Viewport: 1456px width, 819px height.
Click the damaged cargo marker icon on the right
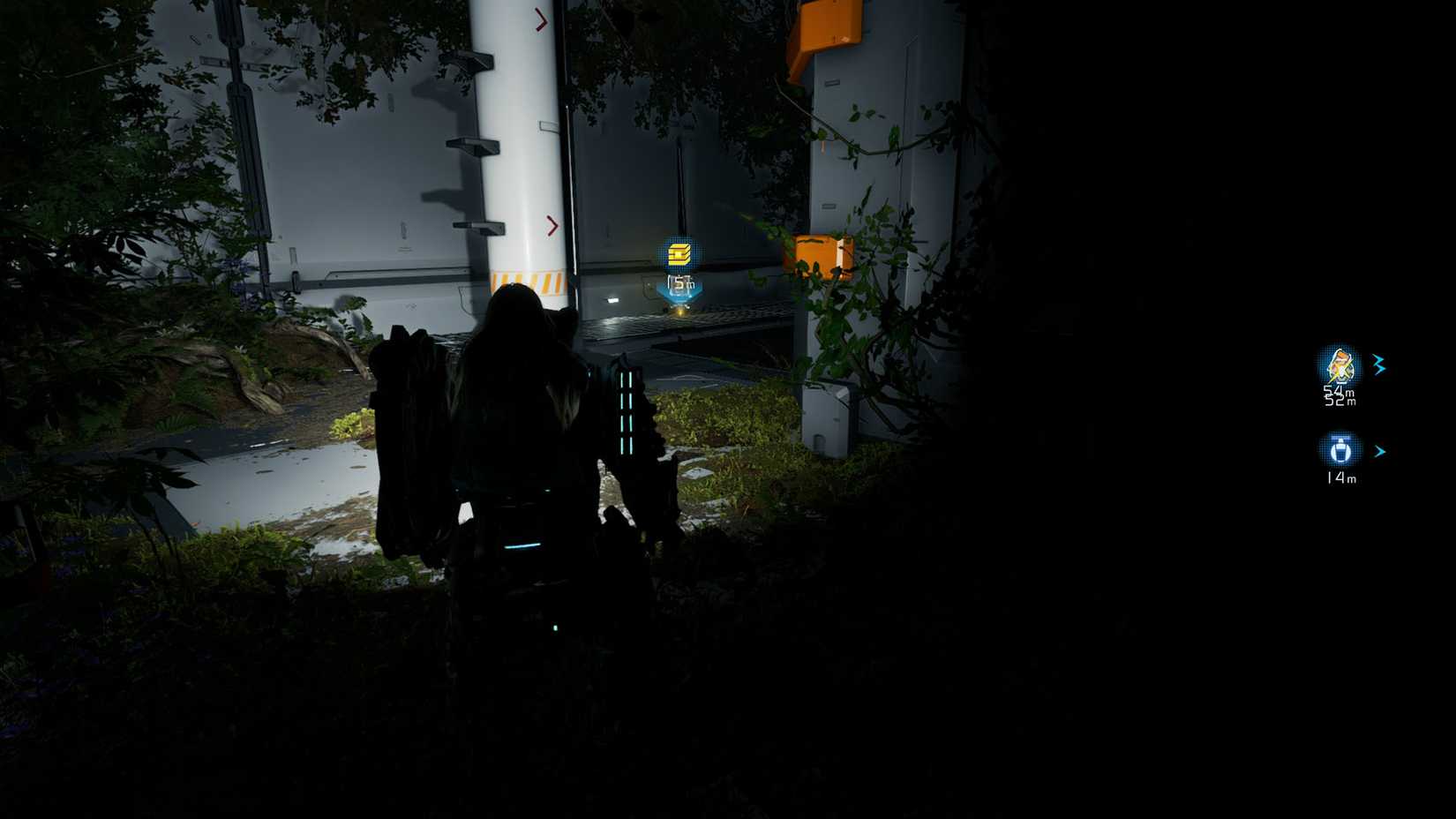pos(1341,367)
